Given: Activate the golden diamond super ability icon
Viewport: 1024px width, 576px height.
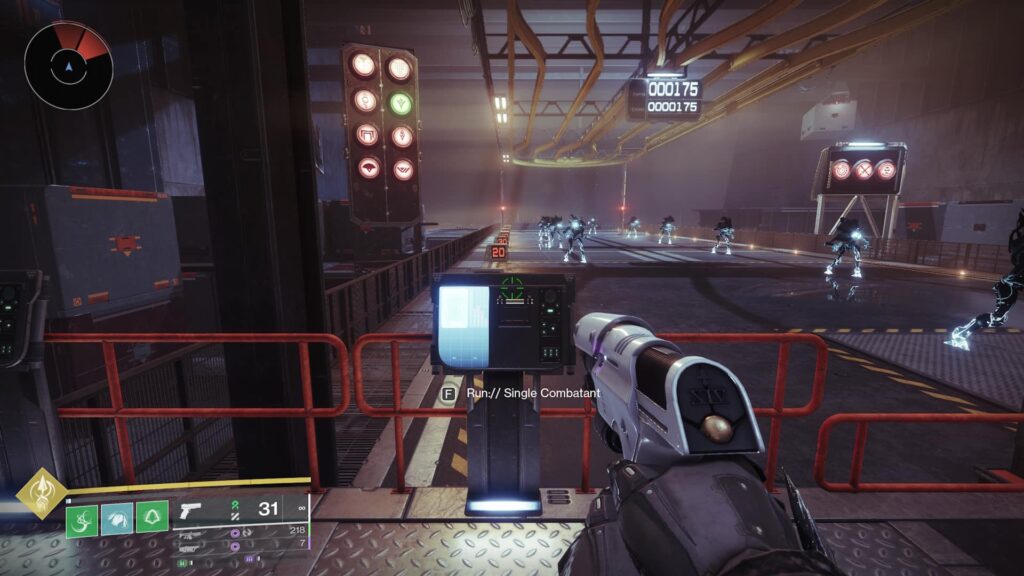Looking at the screenshot, I should (42, 492).
